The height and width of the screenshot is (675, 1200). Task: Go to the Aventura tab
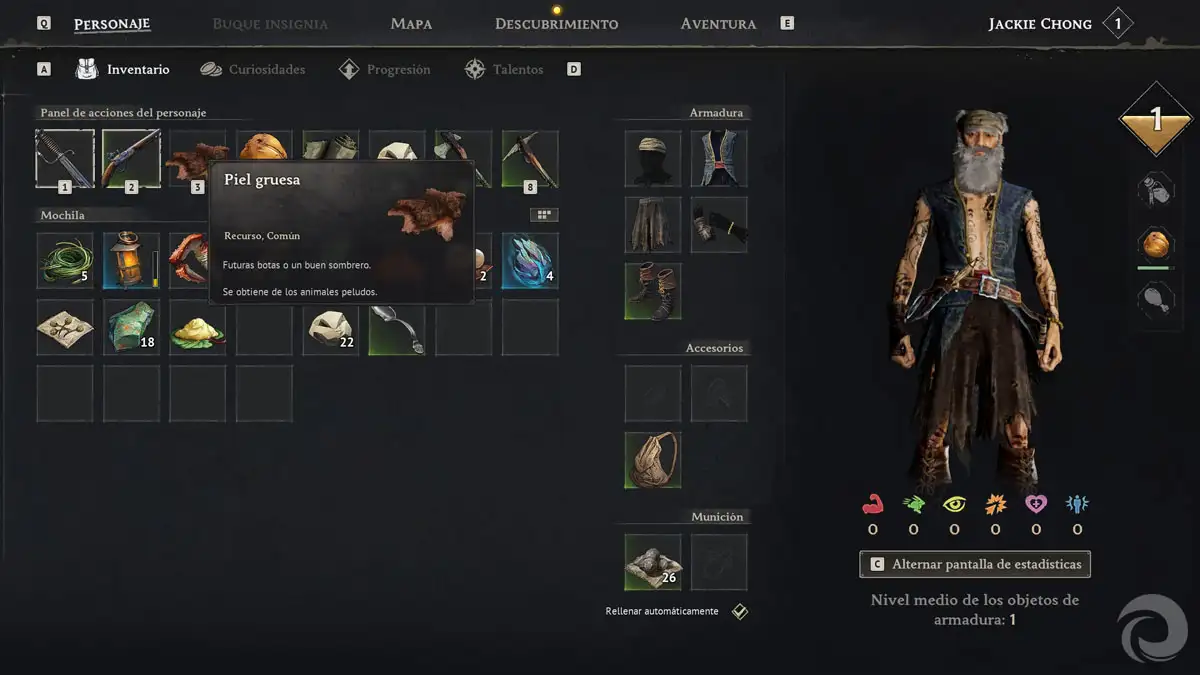point(718,24)
